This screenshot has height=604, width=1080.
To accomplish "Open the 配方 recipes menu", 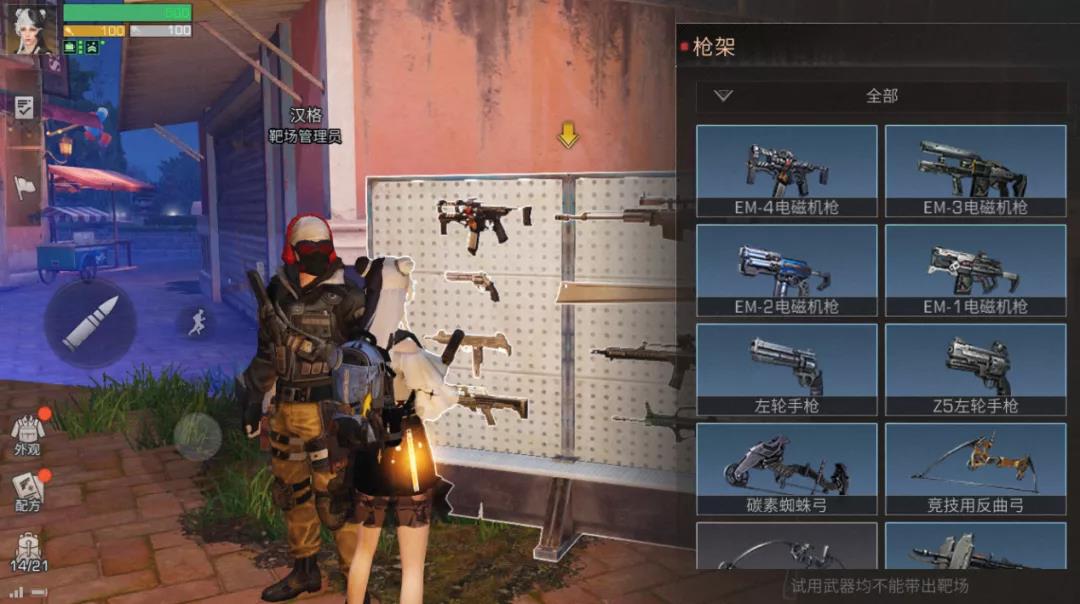I will (27, 490).
